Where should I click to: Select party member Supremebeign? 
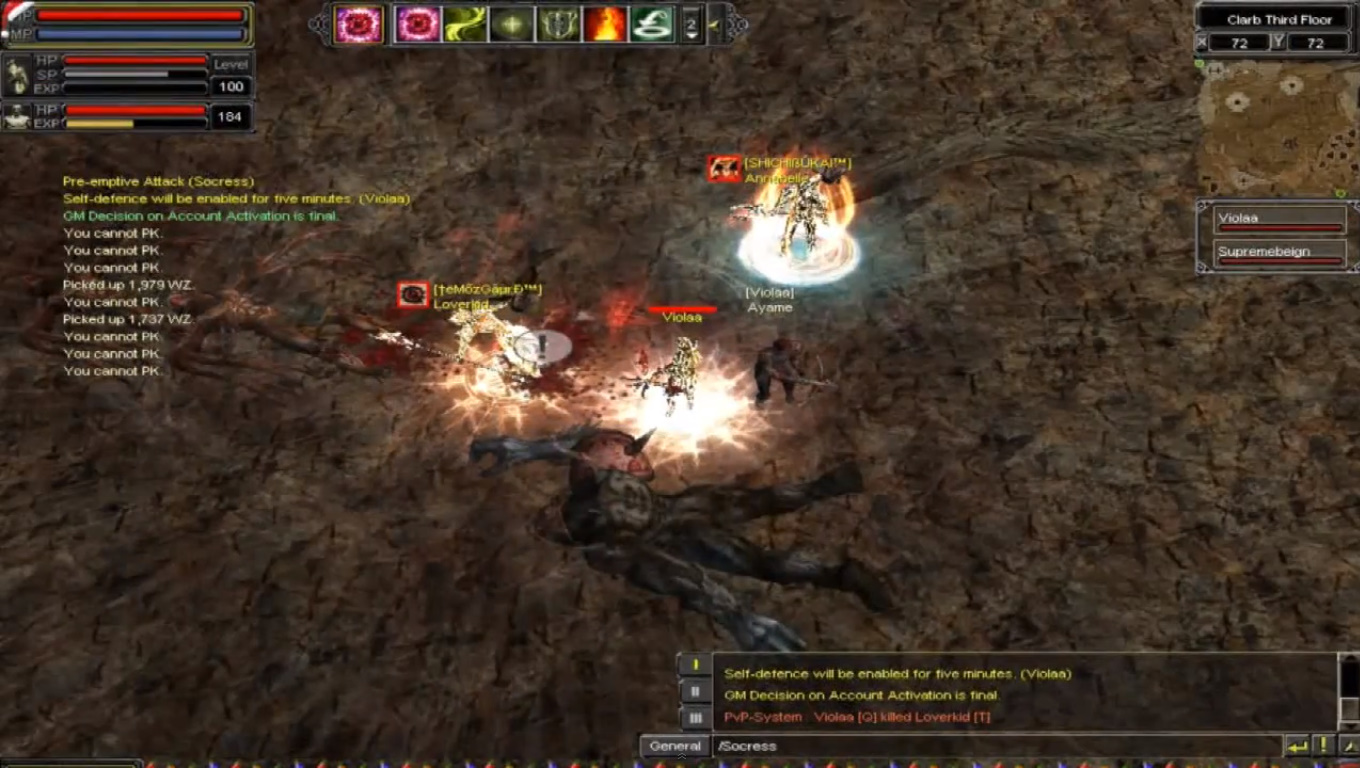(1279, 254)
